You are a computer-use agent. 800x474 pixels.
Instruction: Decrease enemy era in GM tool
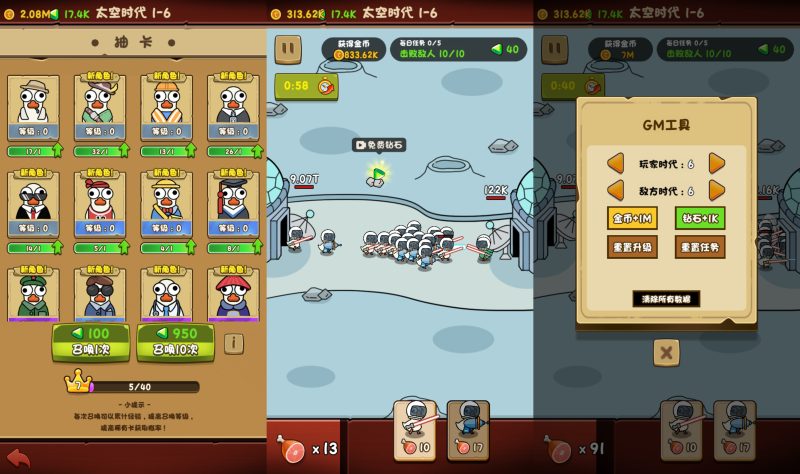point(616,190)
